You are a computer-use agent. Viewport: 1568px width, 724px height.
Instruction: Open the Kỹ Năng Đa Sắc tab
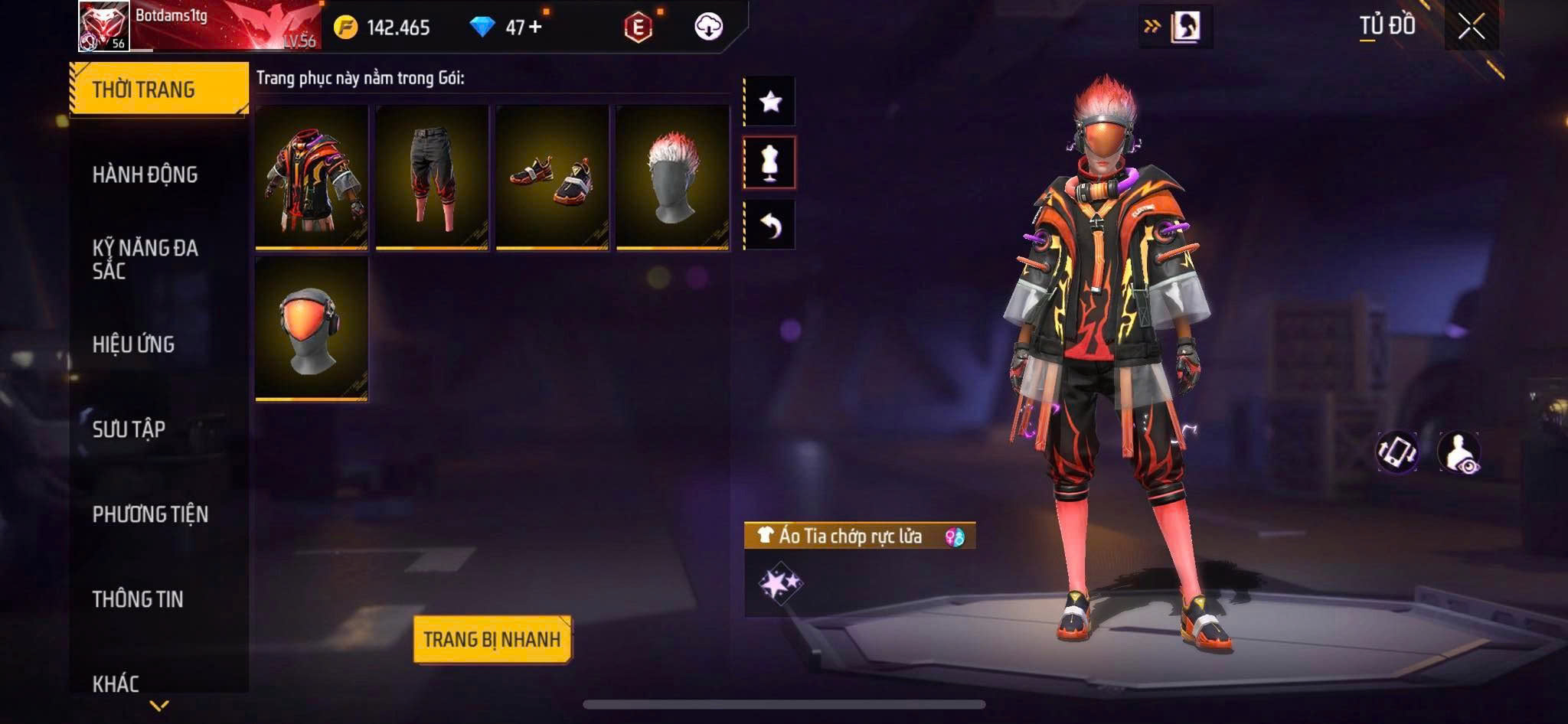click(145, 259)
